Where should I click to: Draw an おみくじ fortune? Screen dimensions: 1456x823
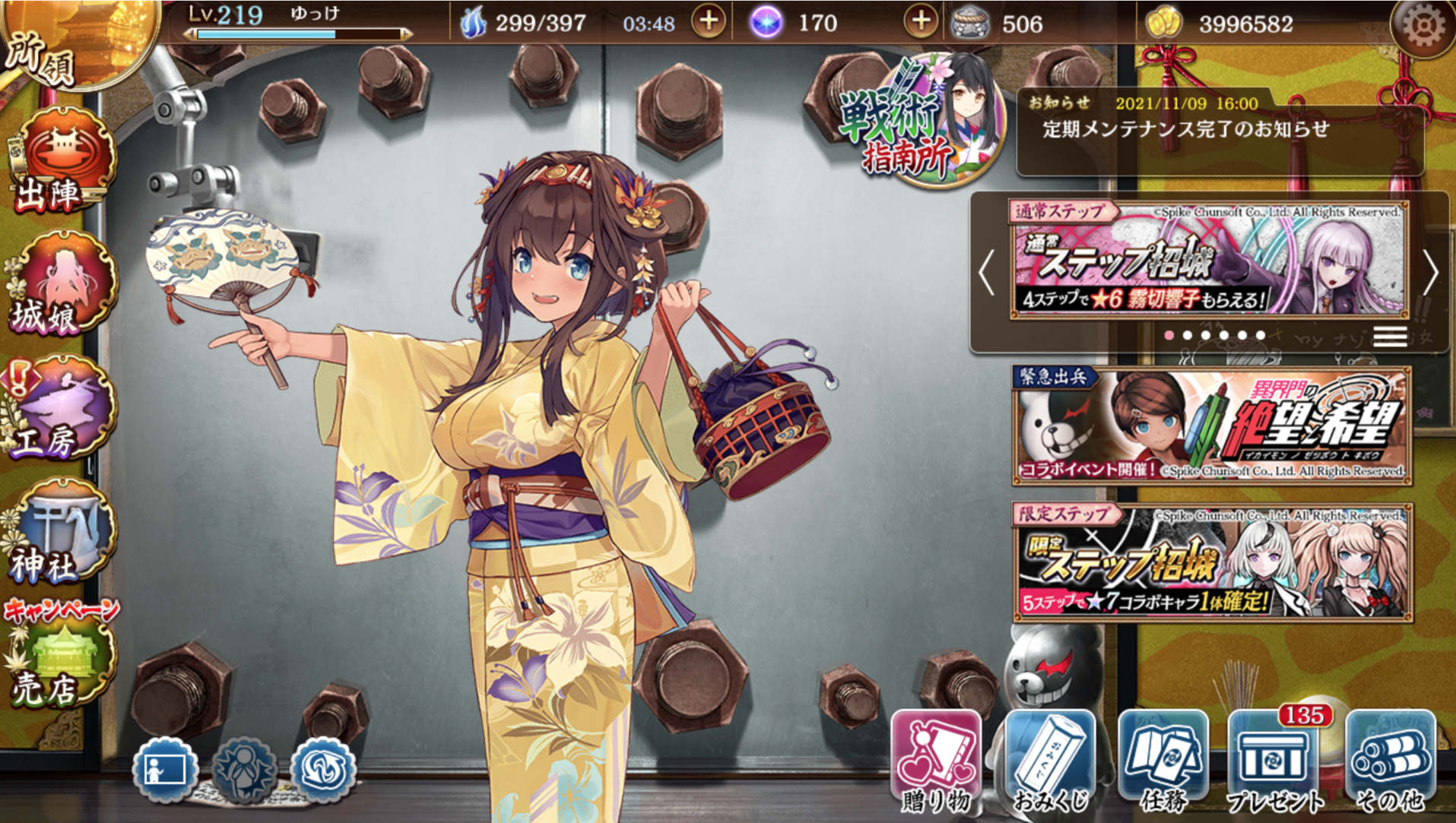[1050, 761]
